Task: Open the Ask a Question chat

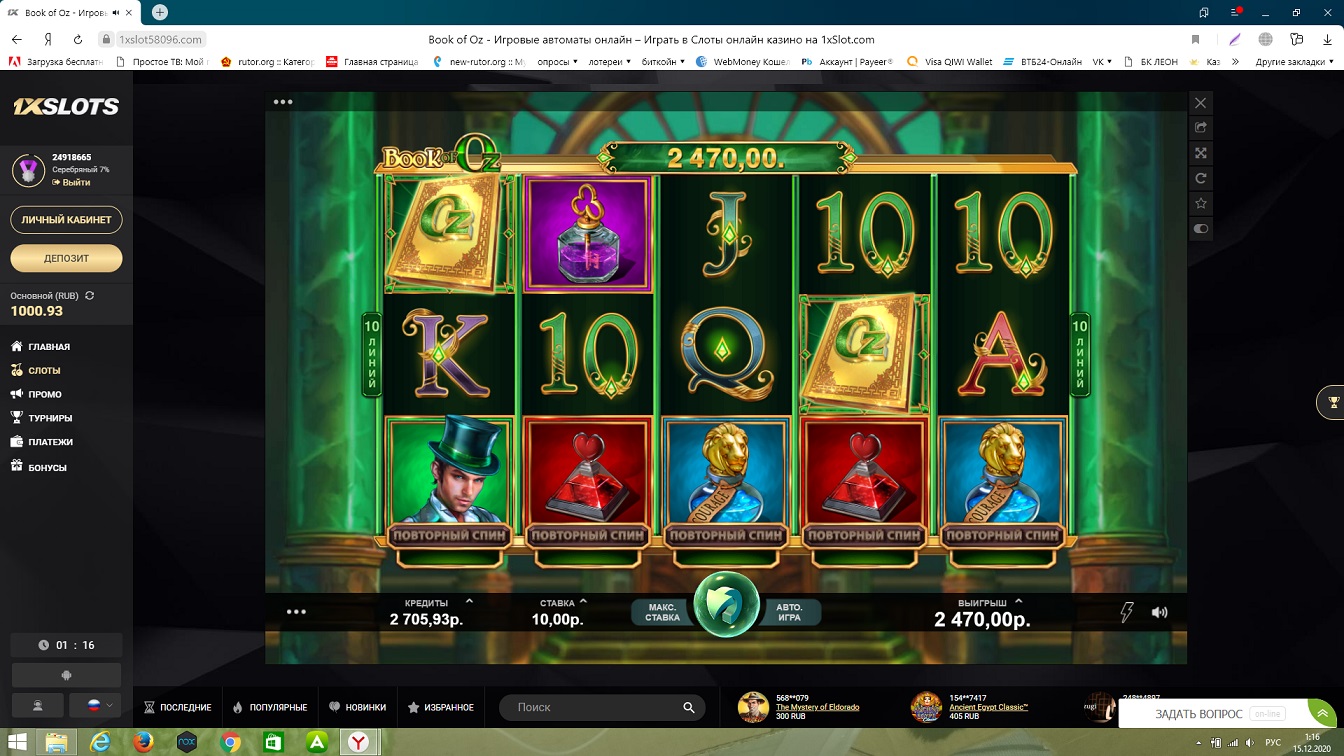Action: [1198, 714]
